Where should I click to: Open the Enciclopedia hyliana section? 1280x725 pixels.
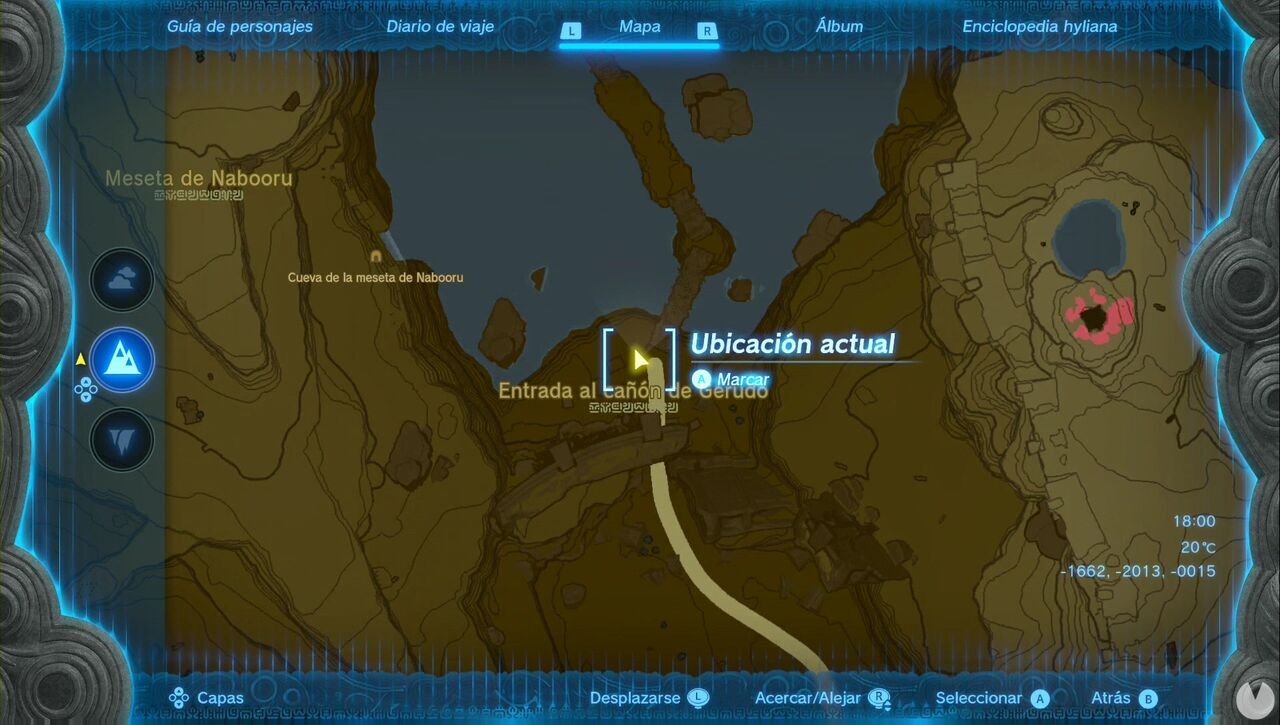pos(1040,26)
